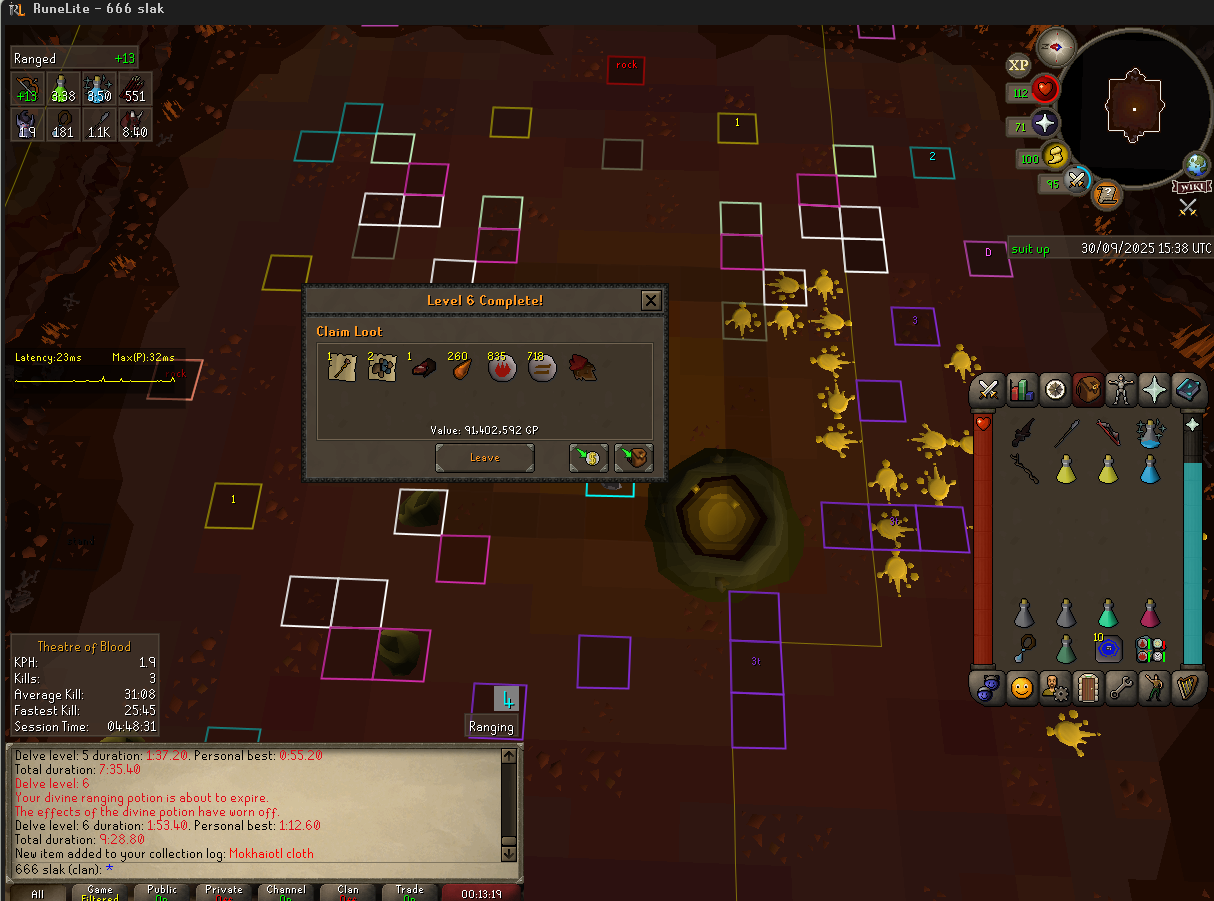Open the Logout door tab
This screenshot has width=1214, height=901.
[1087, 688]
